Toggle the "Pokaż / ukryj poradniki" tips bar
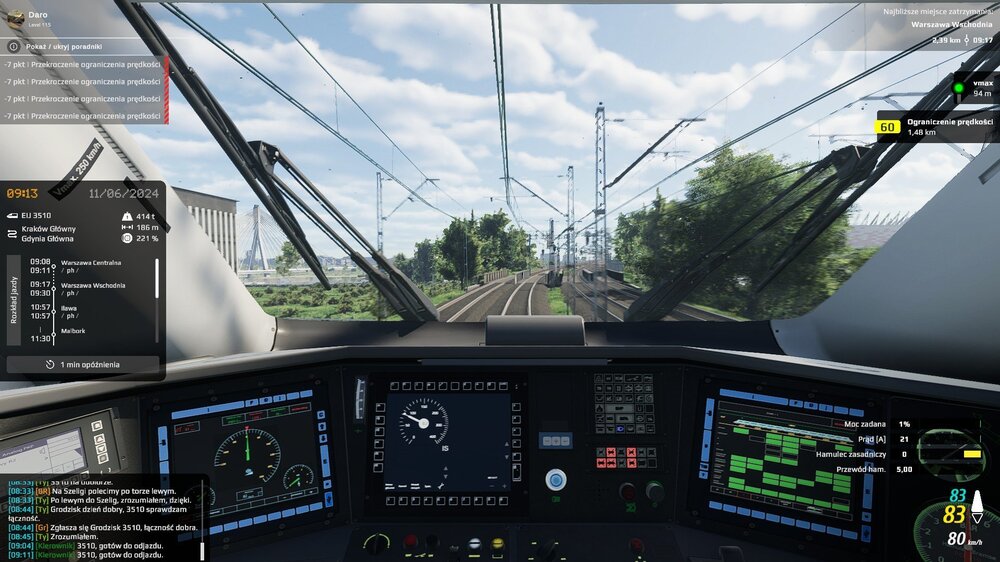Screen dimensions: 1000x562 coord(80,46)
